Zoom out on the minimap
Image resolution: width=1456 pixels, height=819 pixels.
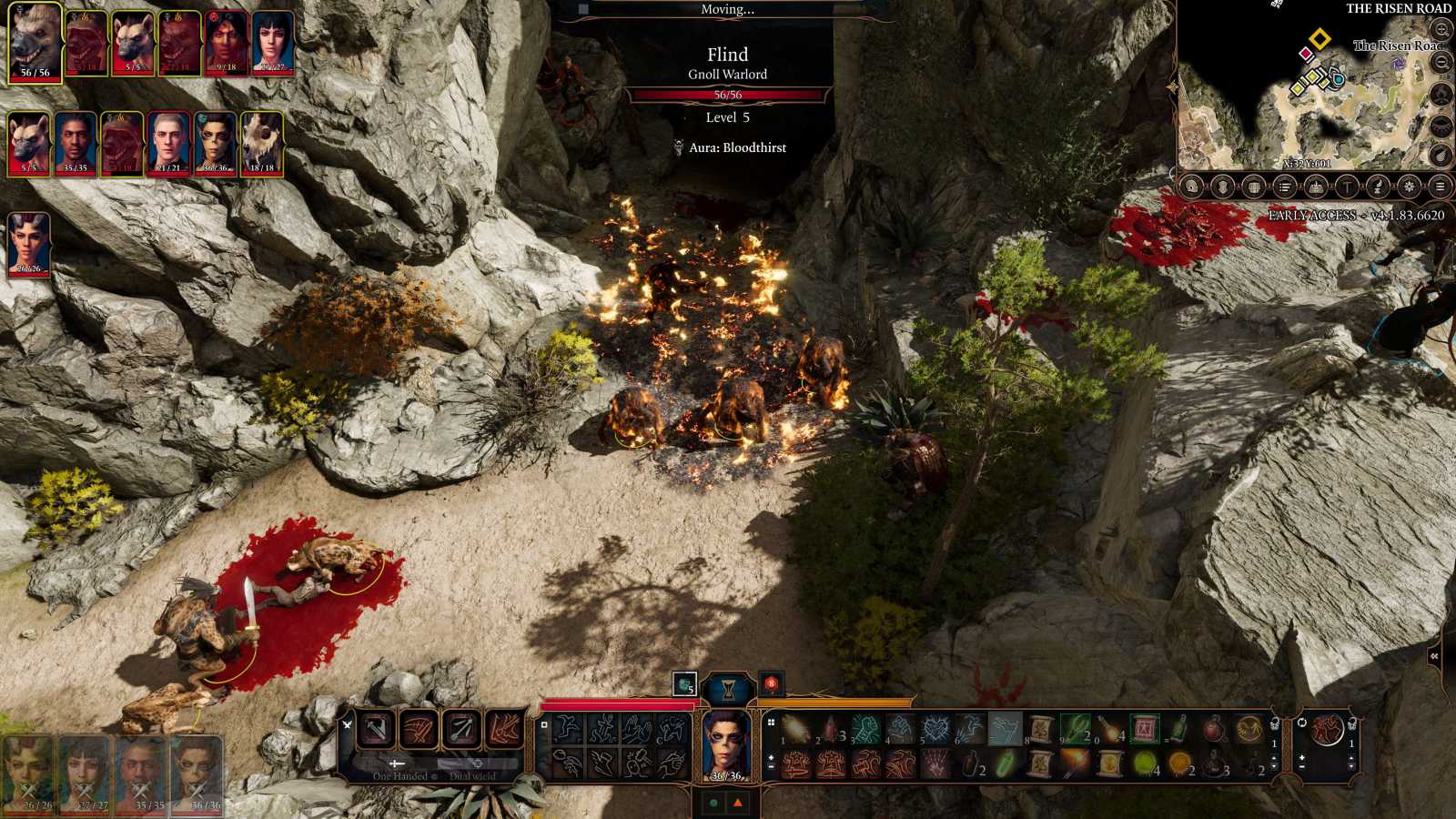point(1441,62)
